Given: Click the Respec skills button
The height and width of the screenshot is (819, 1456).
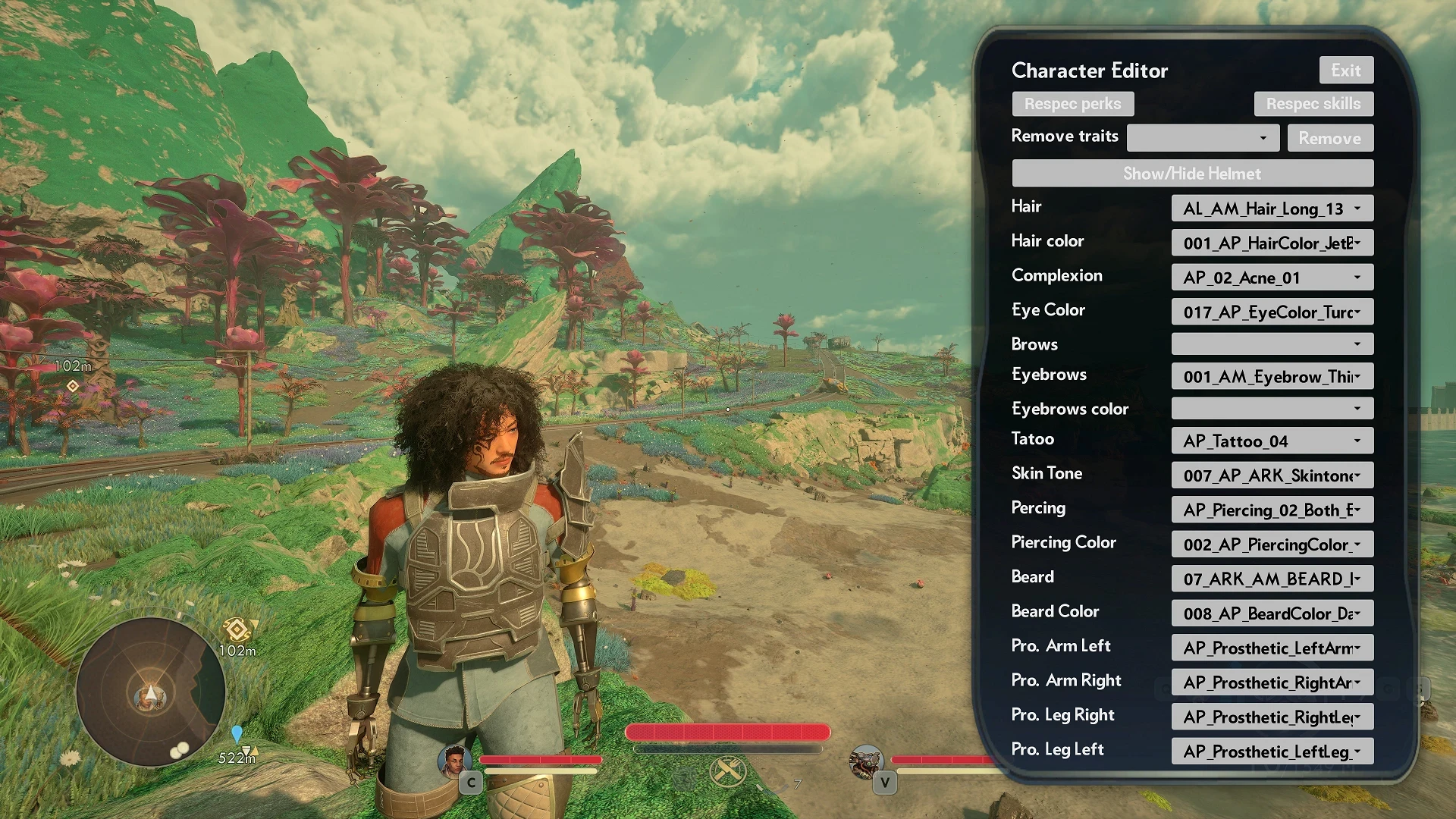Looking at the screenshot, I should (x=1313, y=104).
